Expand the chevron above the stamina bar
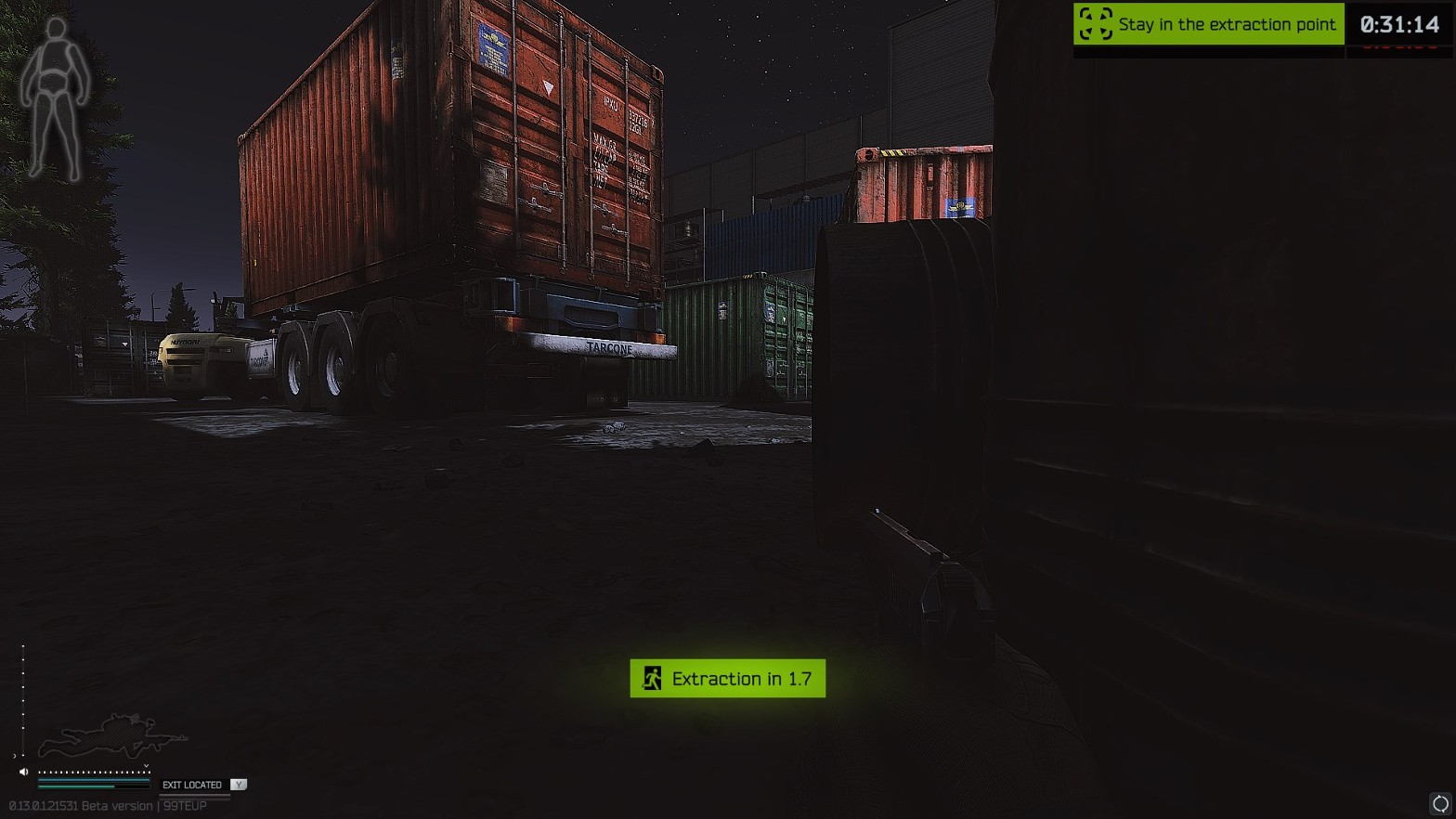The image size is (1456, 819). [x=146, y=765]
